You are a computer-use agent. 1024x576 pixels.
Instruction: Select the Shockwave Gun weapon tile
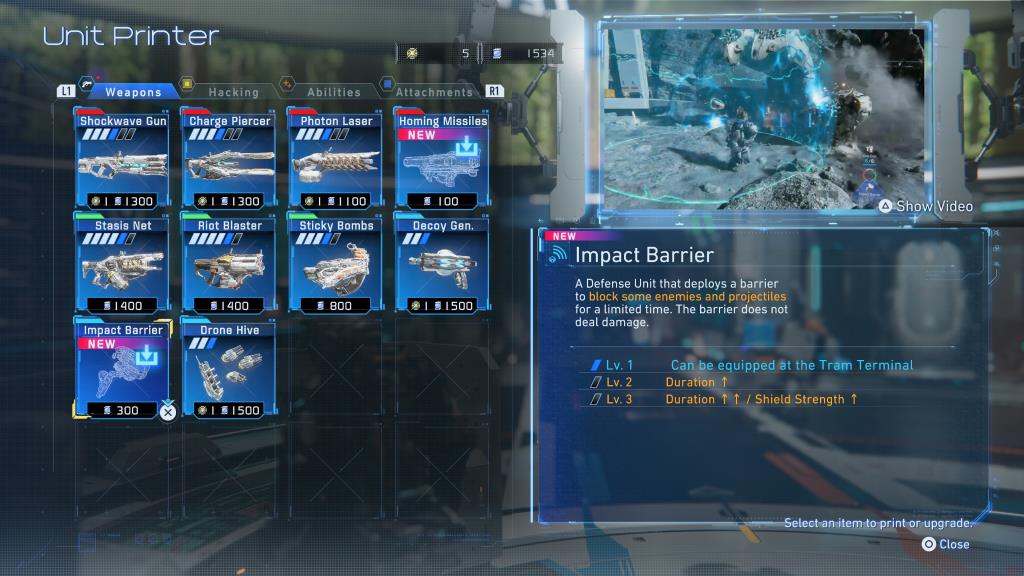(123, 160)
